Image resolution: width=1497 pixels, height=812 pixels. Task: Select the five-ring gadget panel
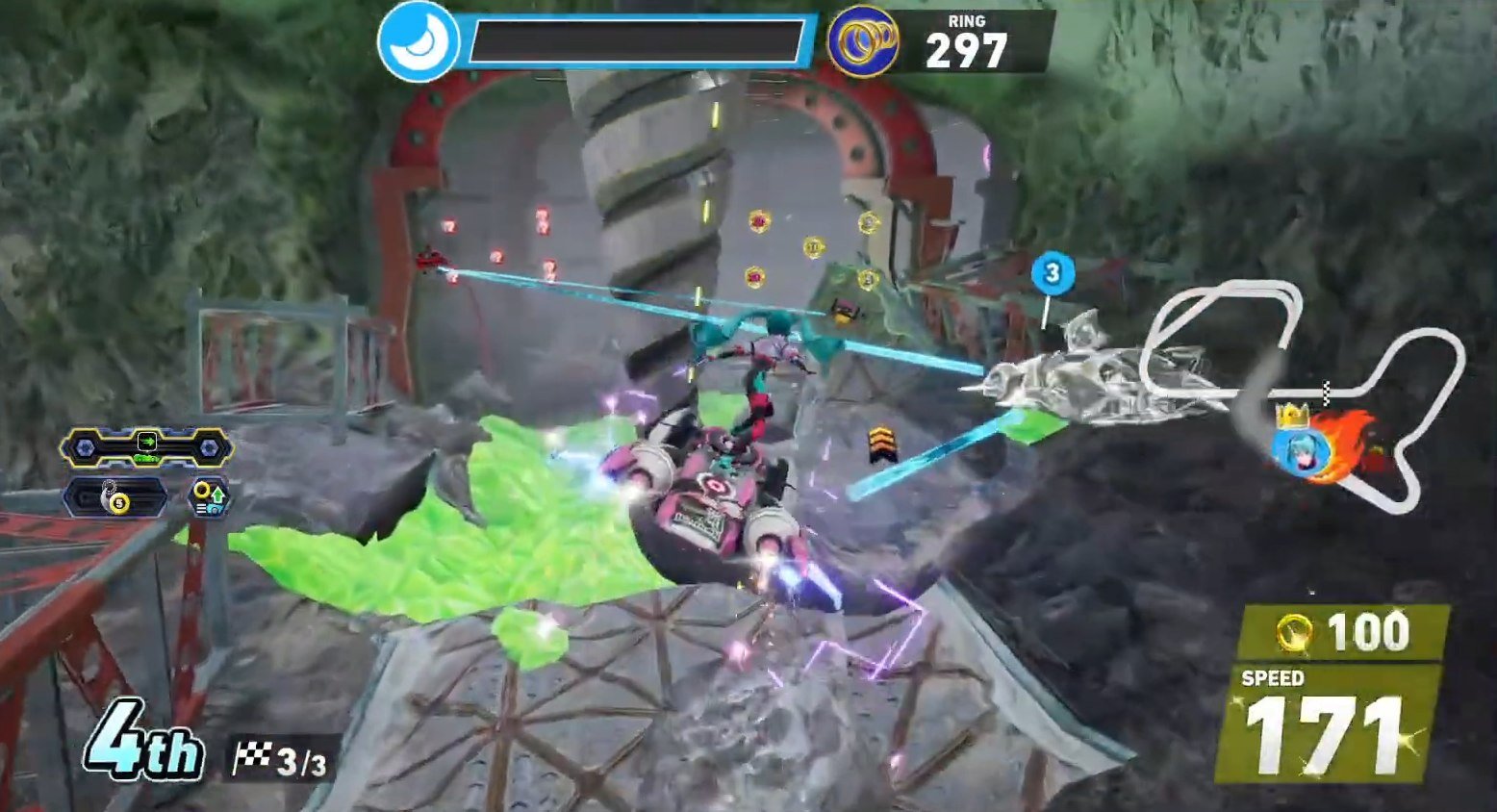click(116, 498)
